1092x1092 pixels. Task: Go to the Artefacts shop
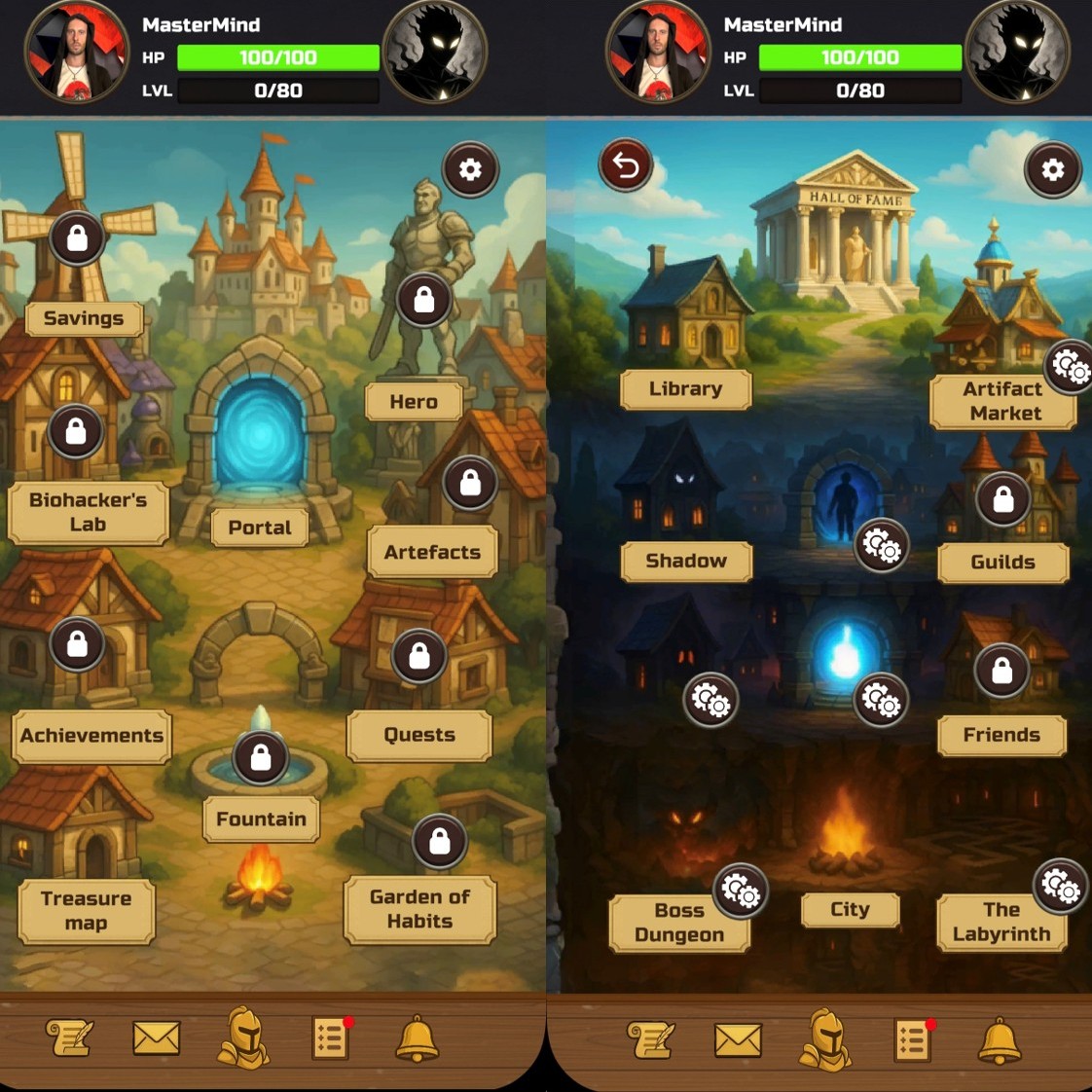point(432,552)
